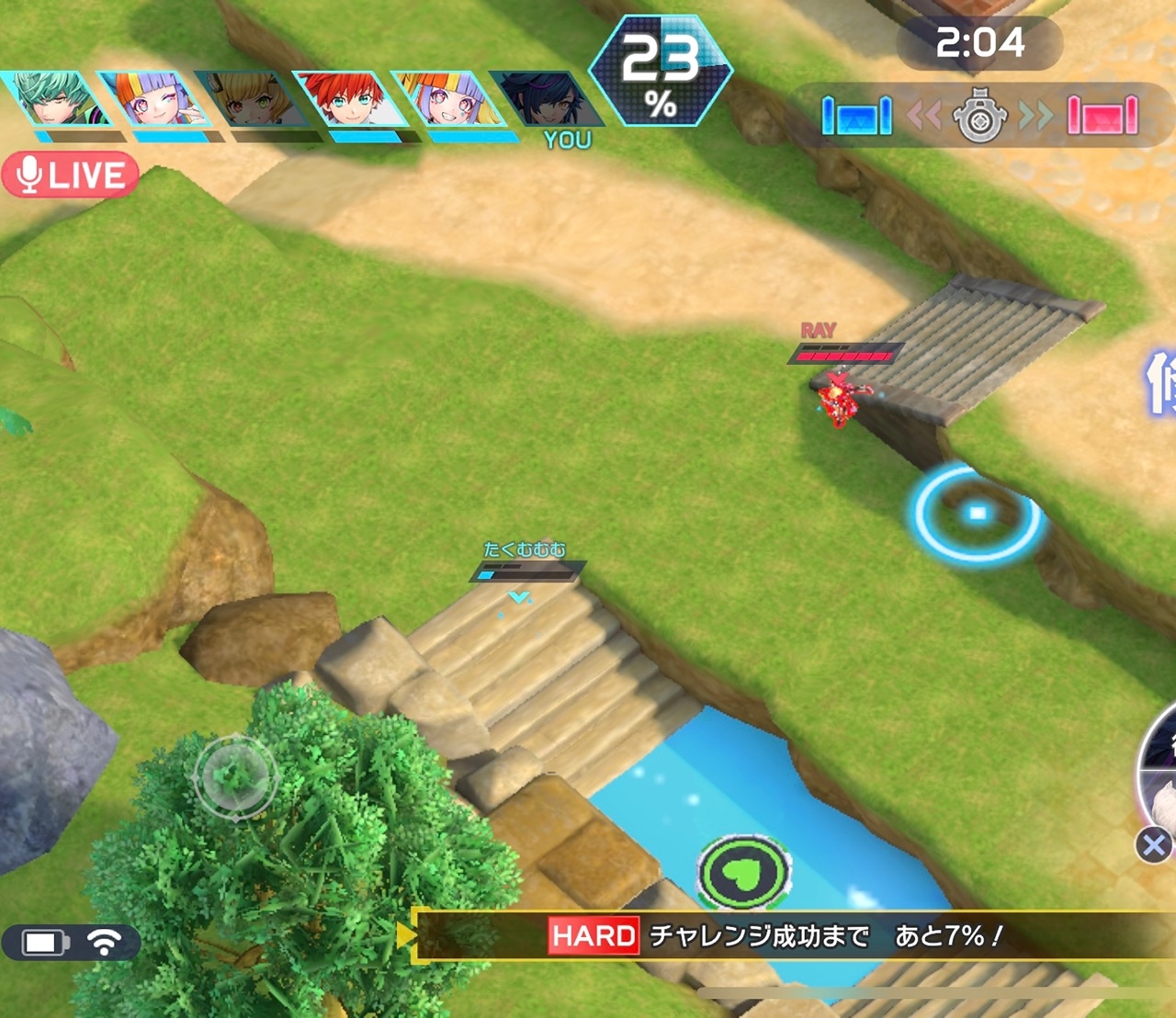
Task: Open the HARD challenge progress banner
Action: tap(781, 936)
